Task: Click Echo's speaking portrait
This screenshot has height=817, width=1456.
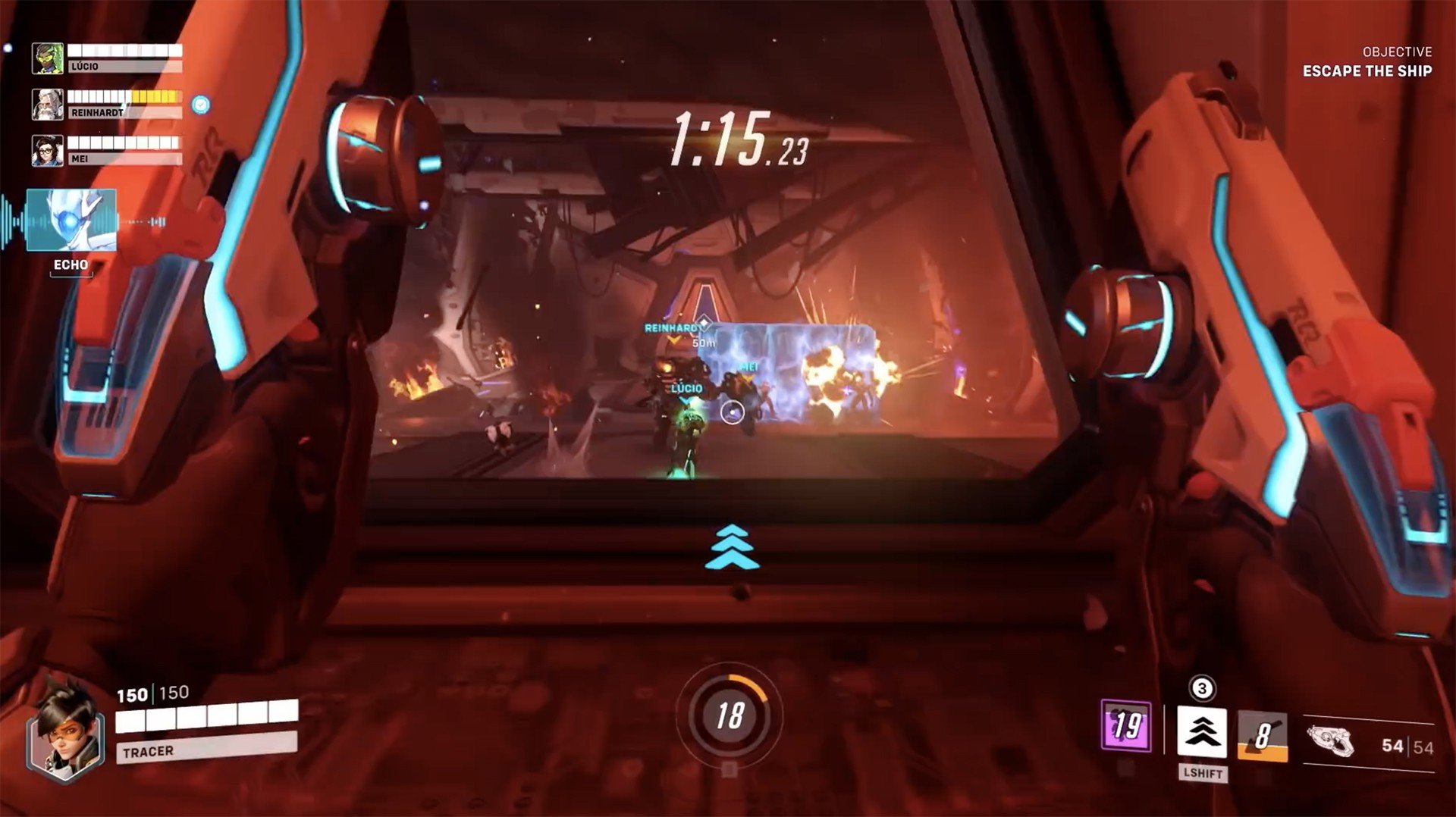Action: click(71, 221)
